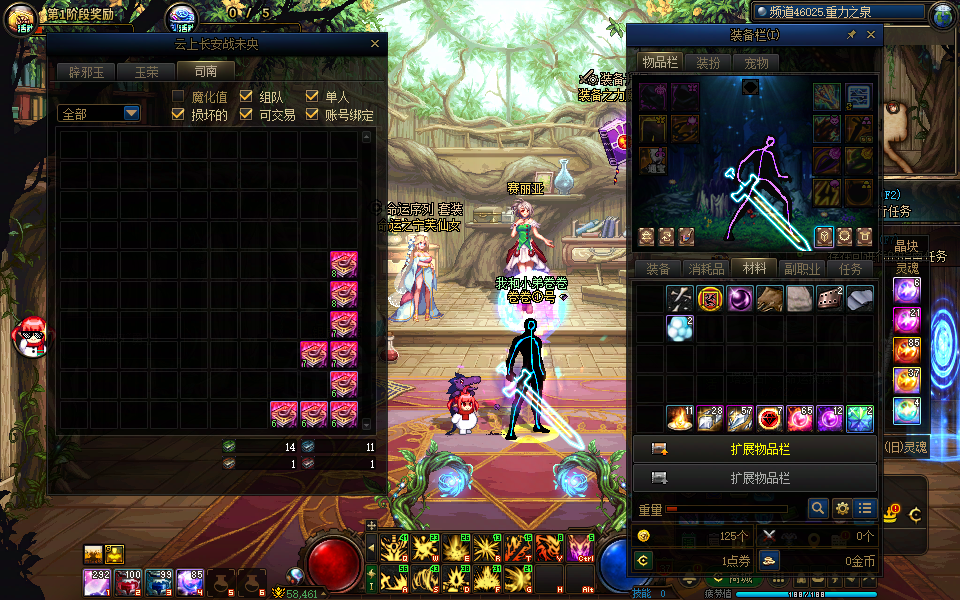Image resolution: width=960 pixels, height=600 pixels.
Task: Pin the 装备栏 window with the pushpin
Action: pos(851,35)
